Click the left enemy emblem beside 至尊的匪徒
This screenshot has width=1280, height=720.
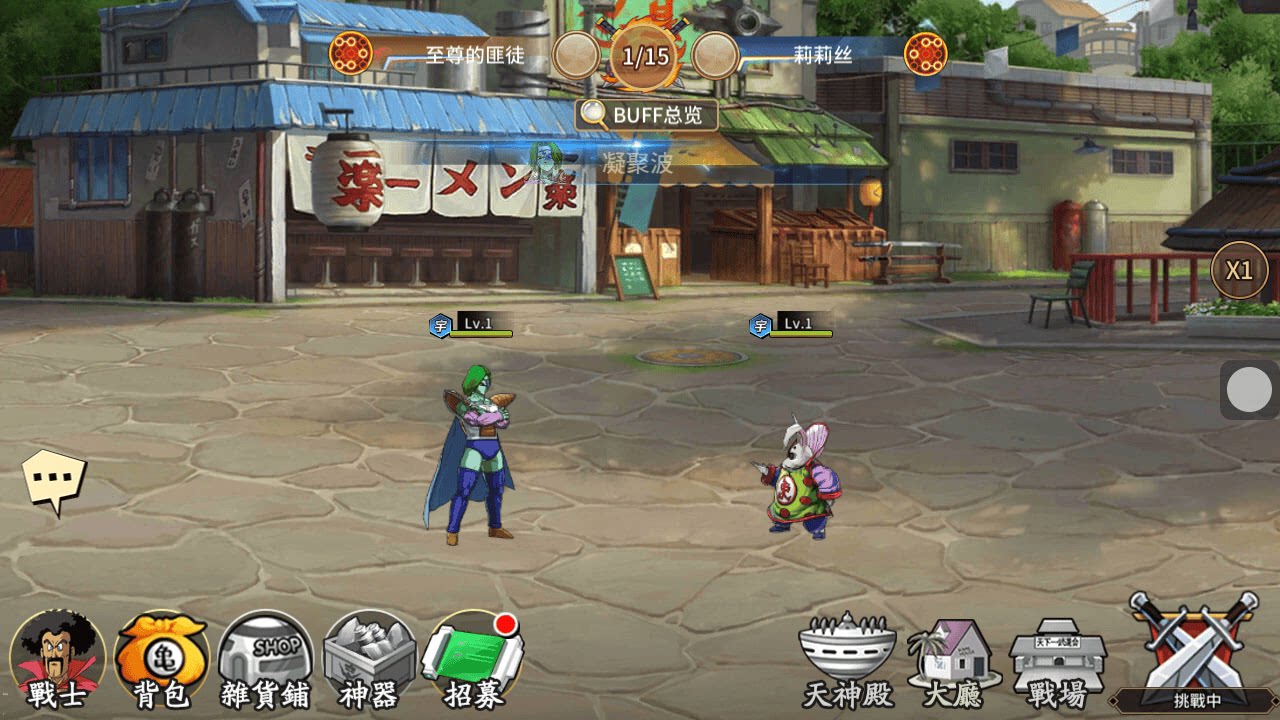pos(352,53)
